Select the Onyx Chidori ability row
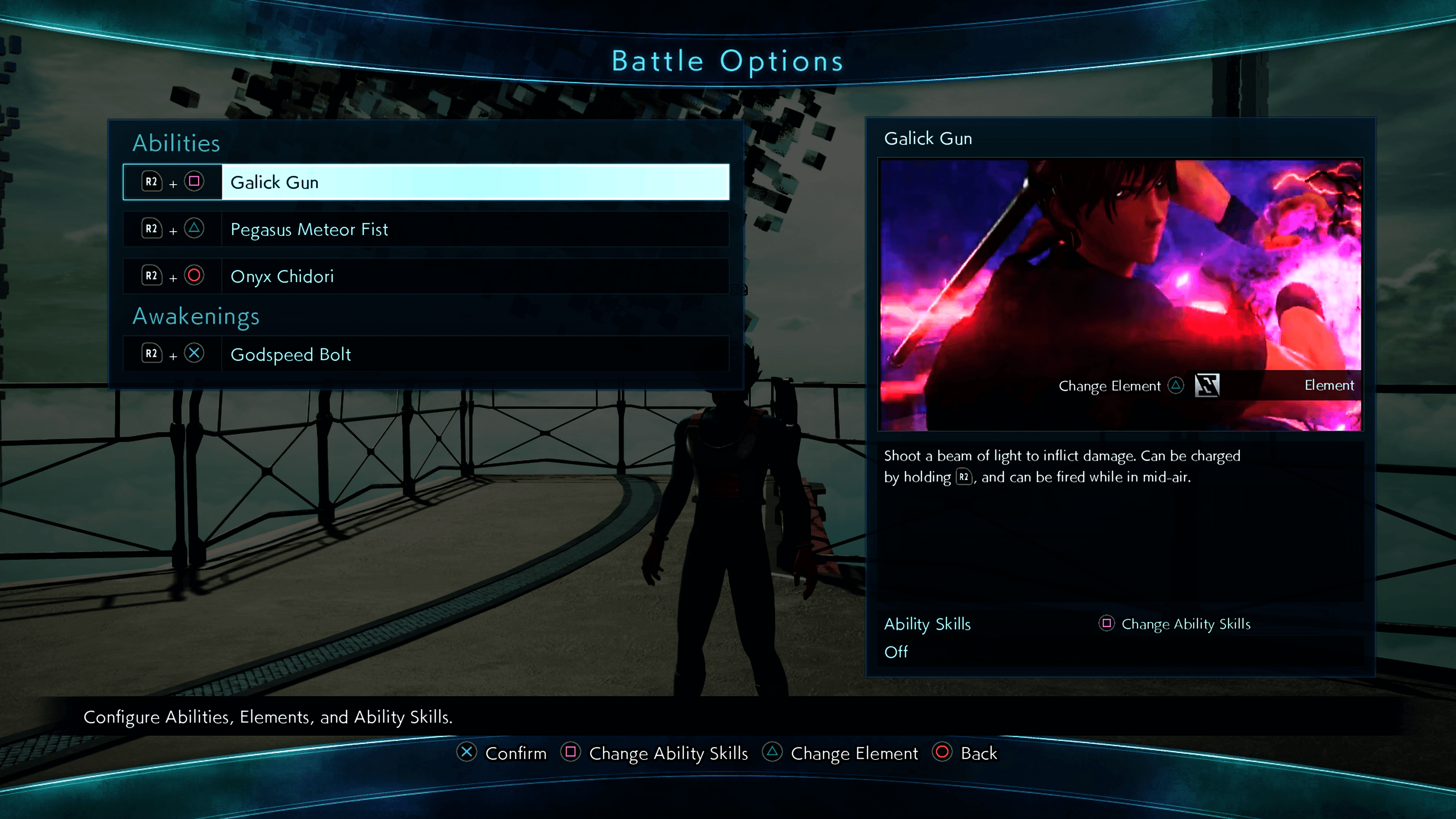Viewport: 1456px width, 819px height. 425,276
